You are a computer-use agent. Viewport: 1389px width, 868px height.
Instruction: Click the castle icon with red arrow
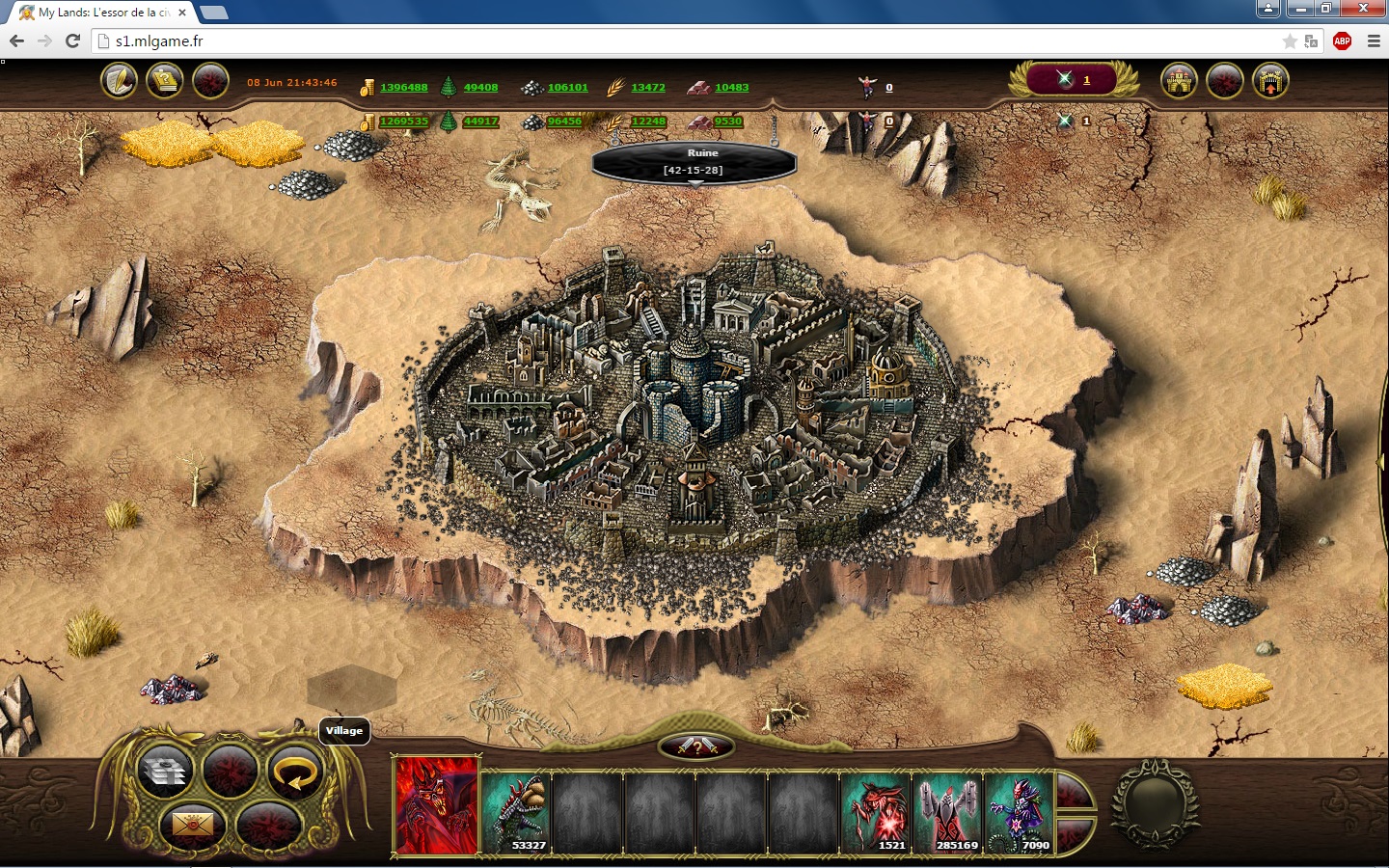pos(1270,81)
